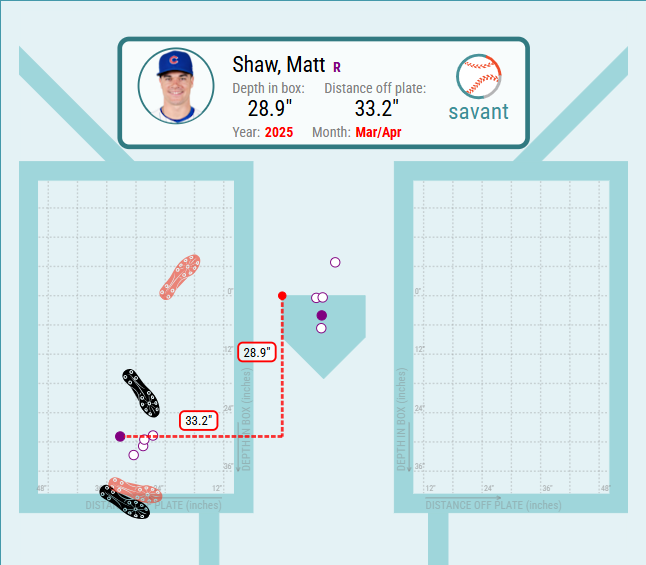Select the filled purple dot on home plate
Image resolution: width=646 pixels, height=565 pixels.
(x=321, y=315)
